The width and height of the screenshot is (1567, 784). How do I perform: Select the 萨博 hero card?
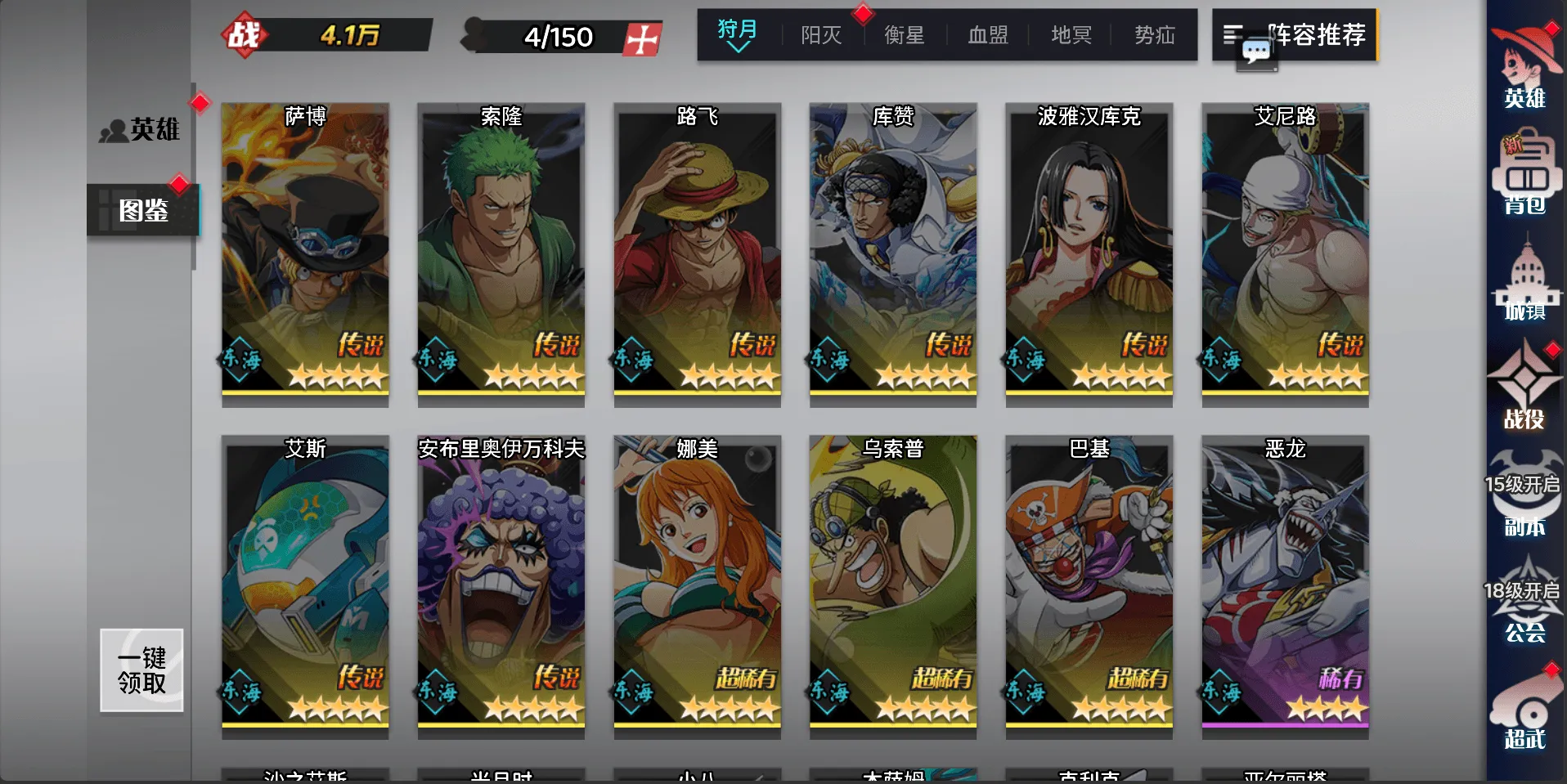coord(305,253)
